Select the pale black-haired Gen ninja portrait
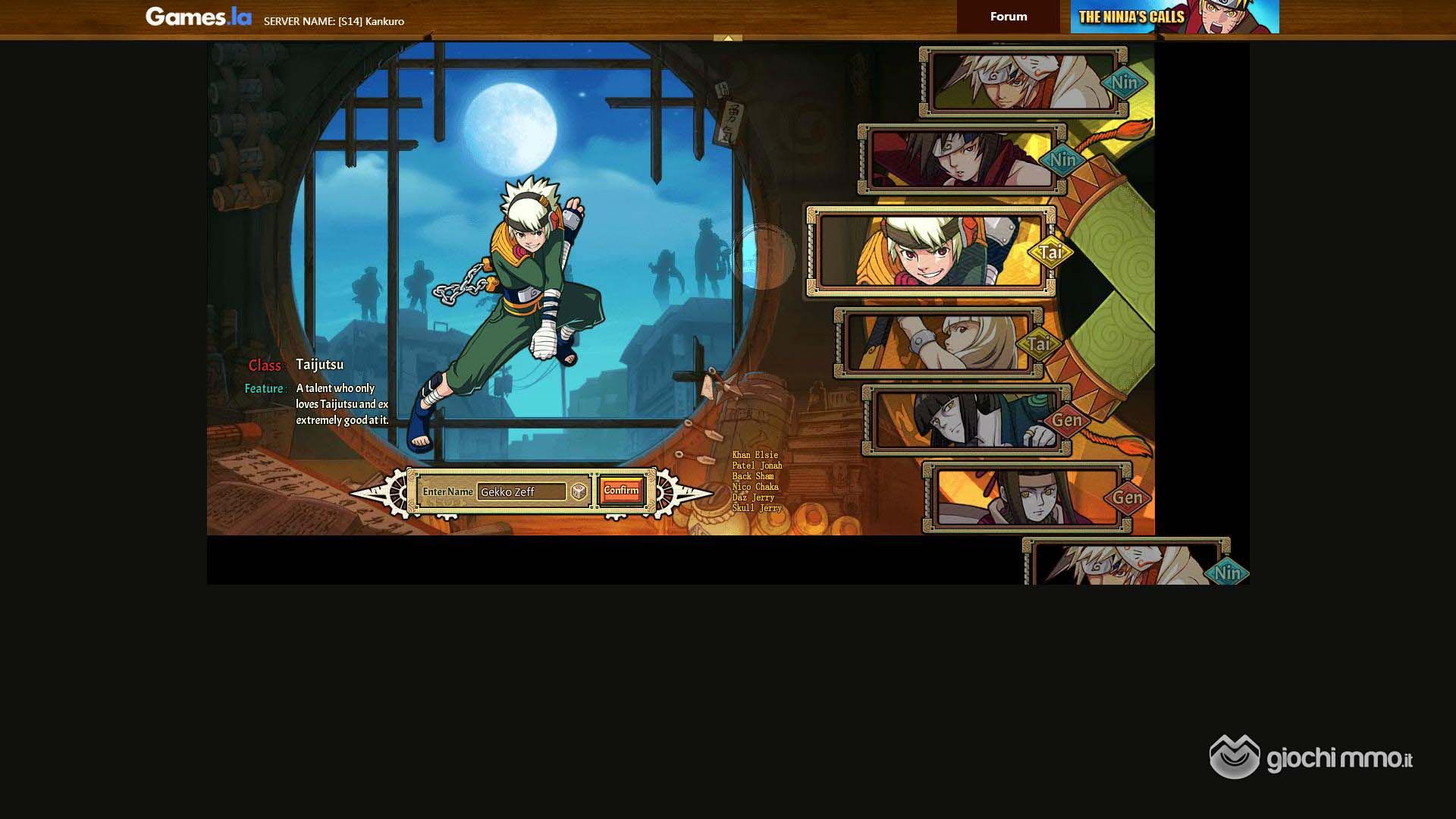1456x819 pixels. [965, 420]
